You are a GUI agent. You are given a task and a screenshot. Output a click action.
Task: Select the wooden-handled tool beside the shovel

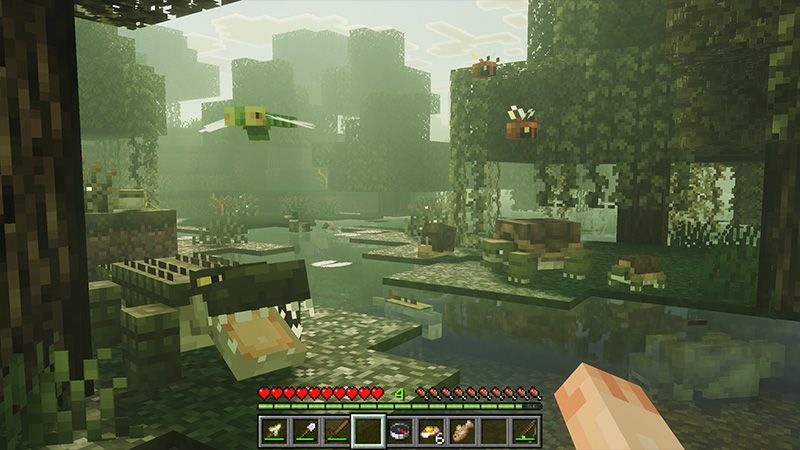point(337,431)
